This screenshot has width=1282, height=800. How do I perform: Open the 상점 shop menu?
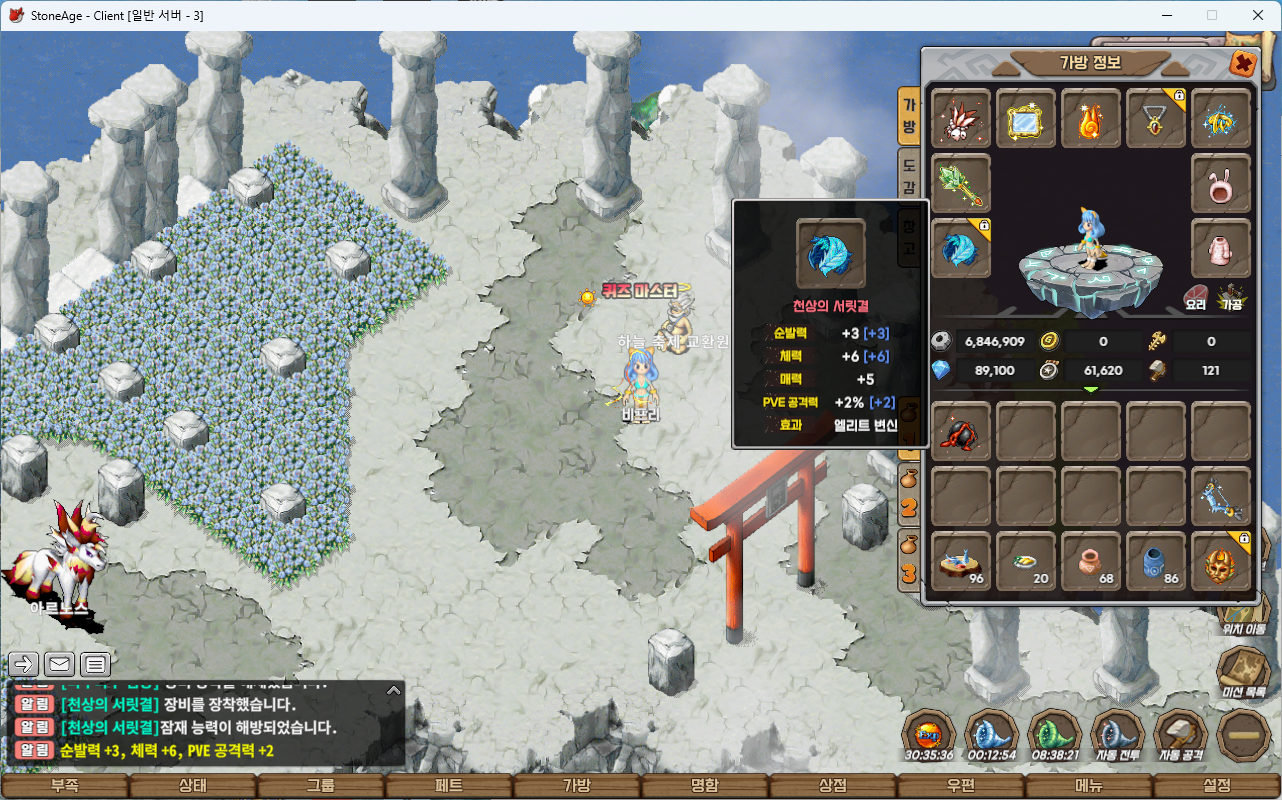tap(833, 786)
